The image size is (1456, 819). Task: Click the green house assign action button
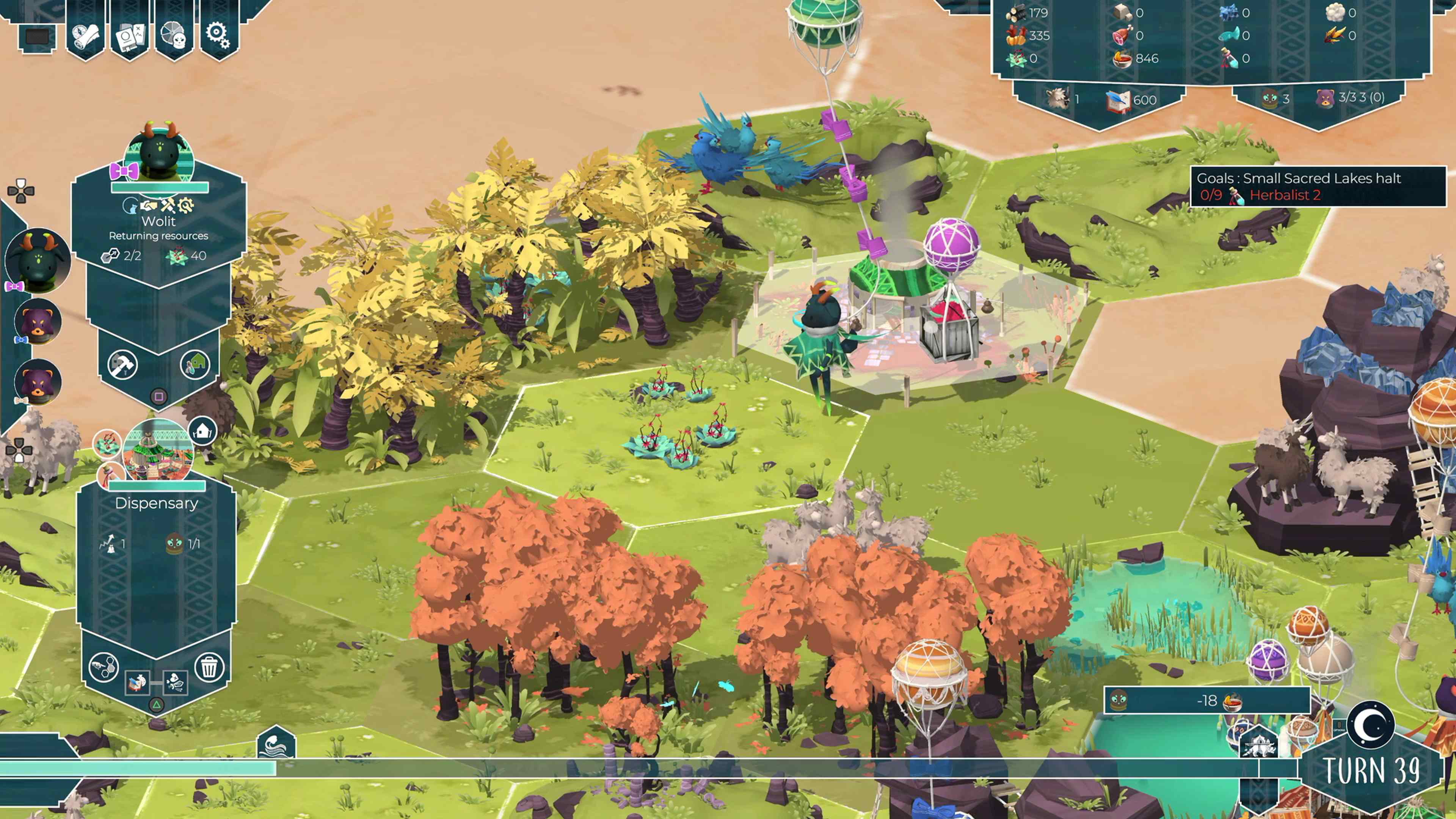point(195,364)
